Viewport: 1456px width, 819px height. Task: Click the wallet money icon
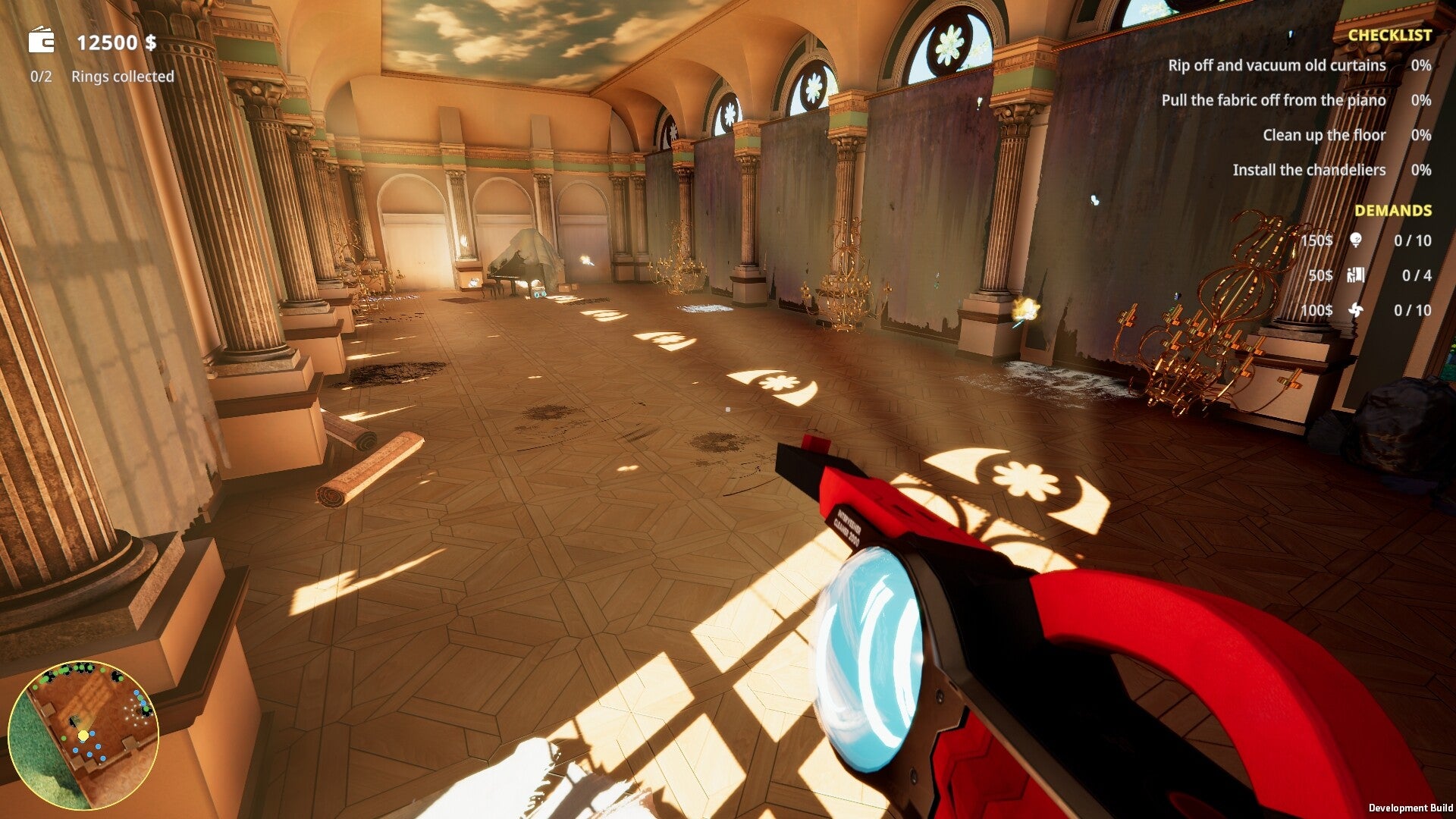(x=42, y=41)
